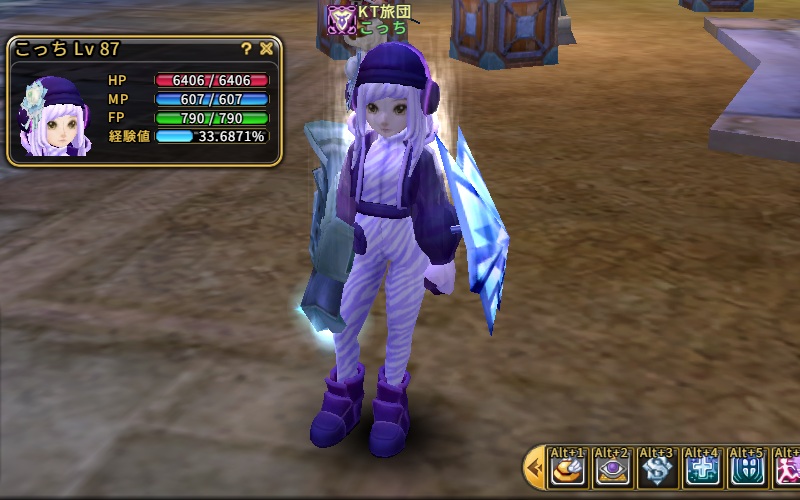
Task: Cast the glowing cross heal skill
Action: click(702, 469)
